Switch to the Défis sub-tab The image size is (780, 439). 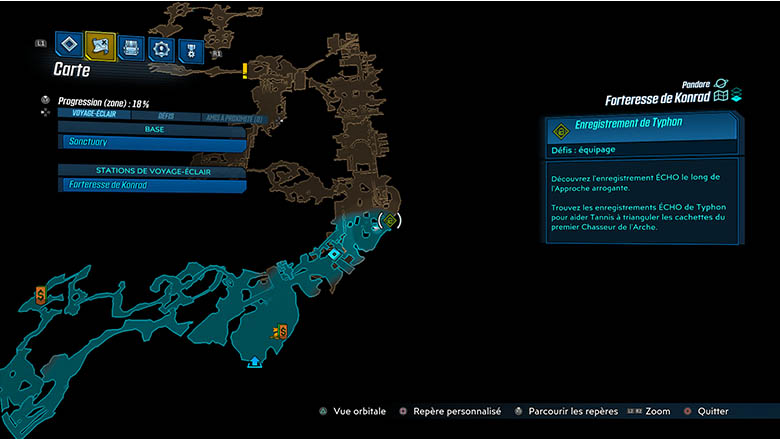tap(166, 116)
